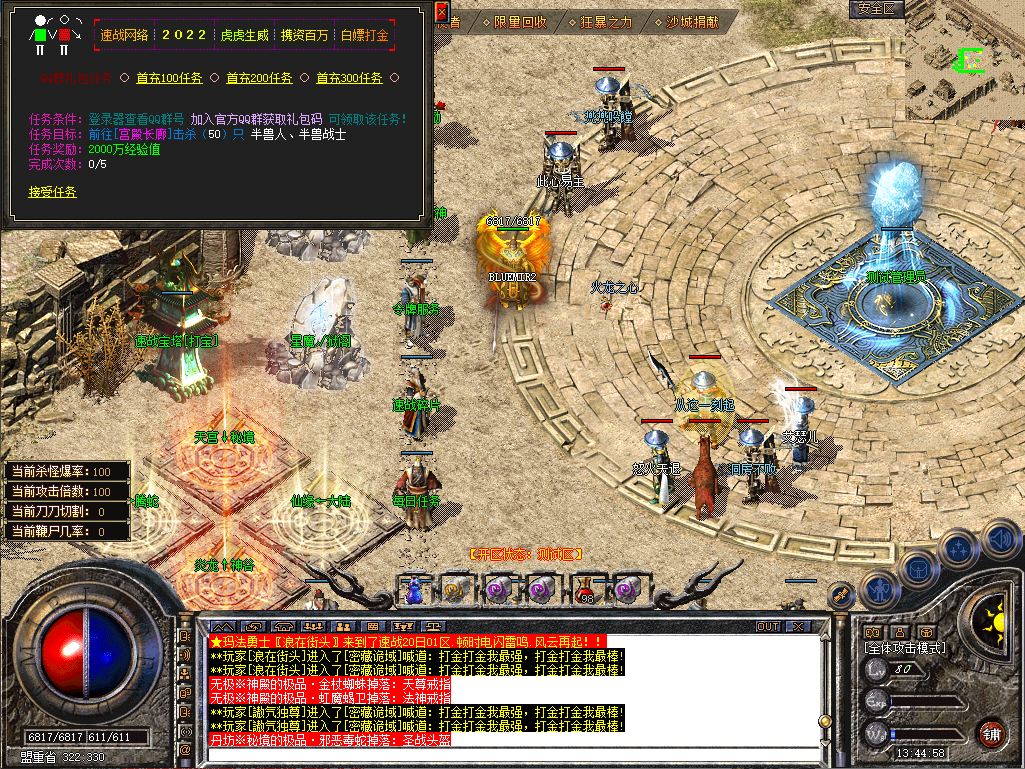Open the 沙城捐献 top menu
Screen dimensions: 1025x769
click(692, 21)
